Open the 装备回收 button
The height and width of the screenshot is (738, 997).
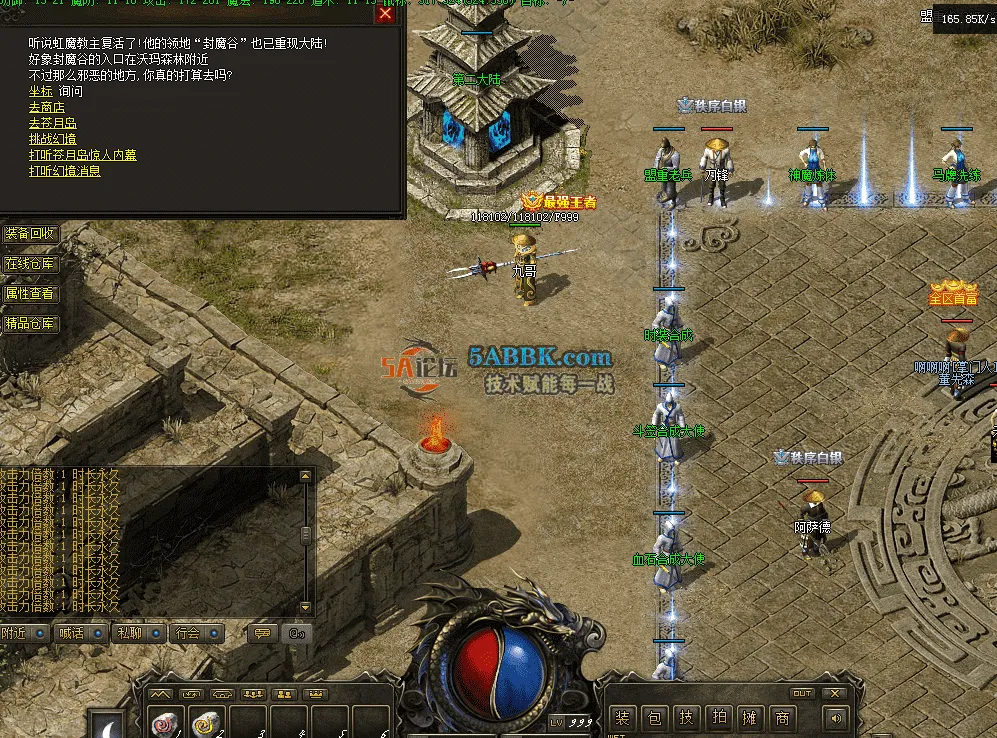click(x=31, y=234)
